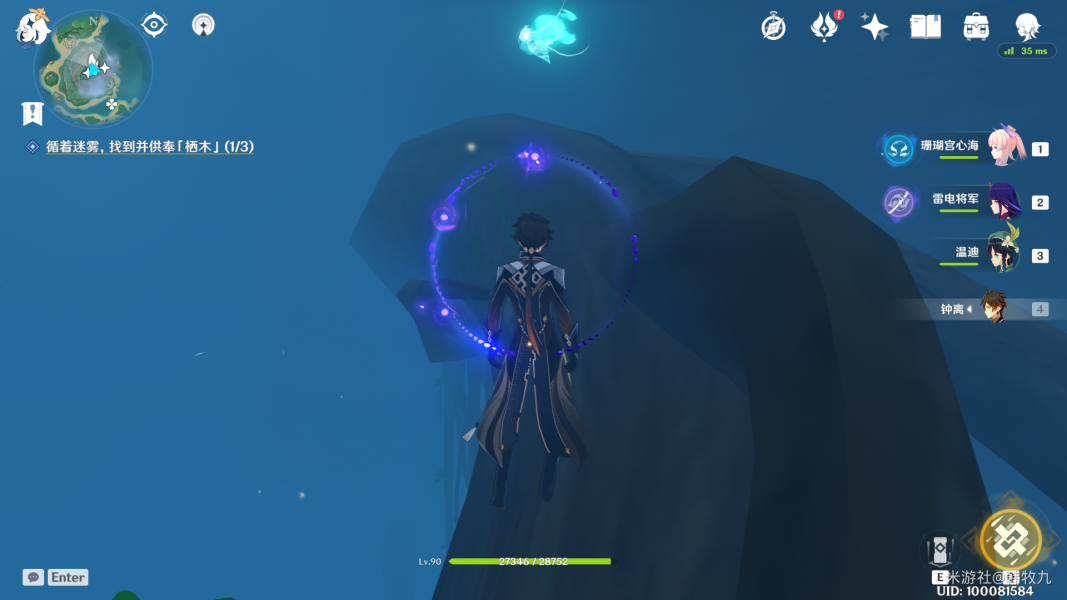
Task: Click the round signal-beacon icon near the minimap
Action: tap(203, 25)
